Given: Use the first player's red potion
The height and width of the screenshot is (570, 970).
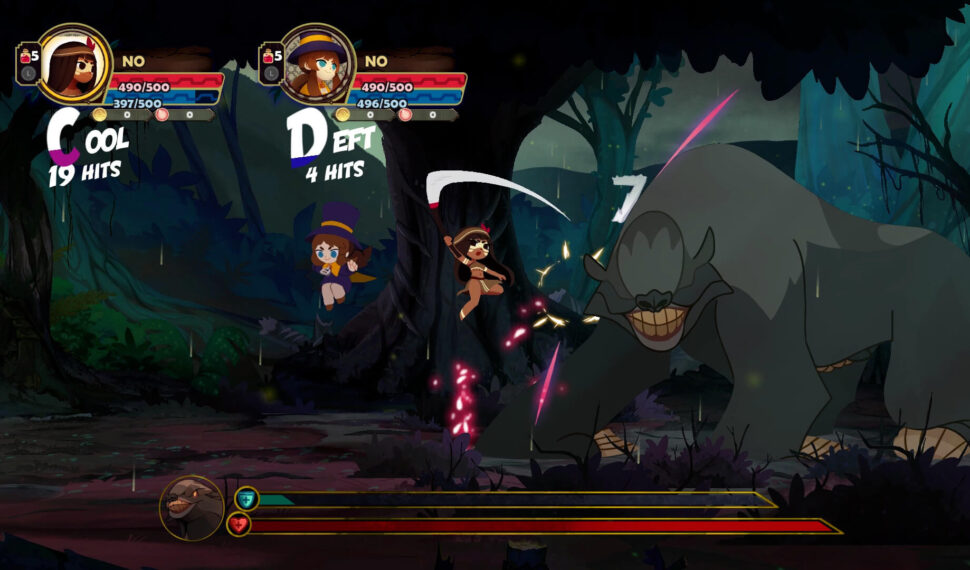Looking at the screenshot, I should click(x=25, y=56).
